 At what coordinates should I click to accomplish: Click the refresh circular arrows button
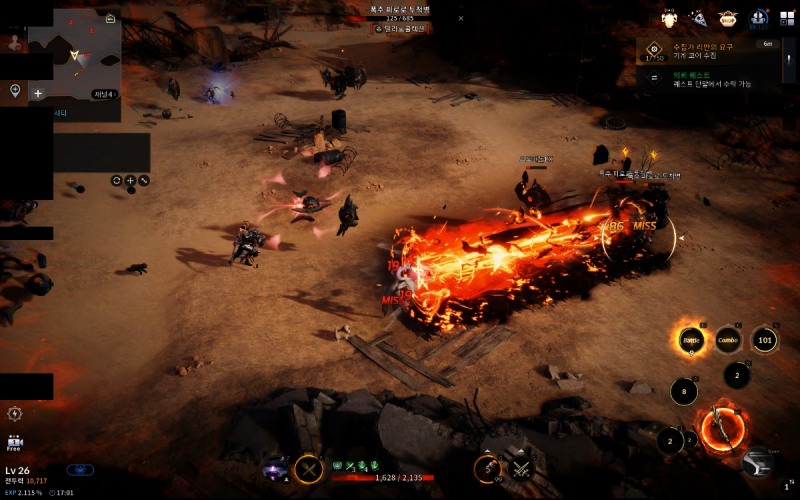pos(117,181)
